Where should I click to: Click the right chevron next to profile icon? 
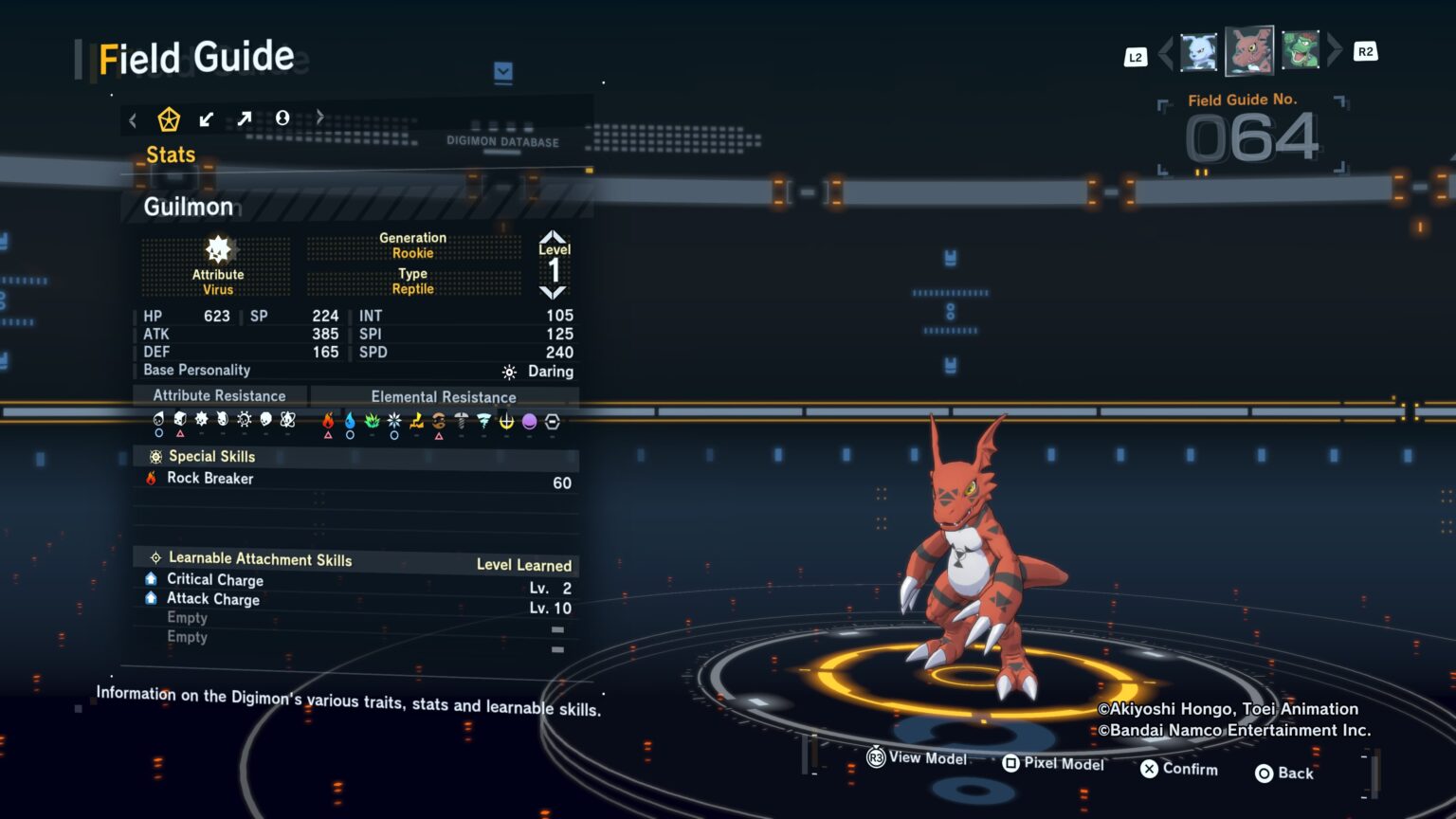(x=319, y=117)
